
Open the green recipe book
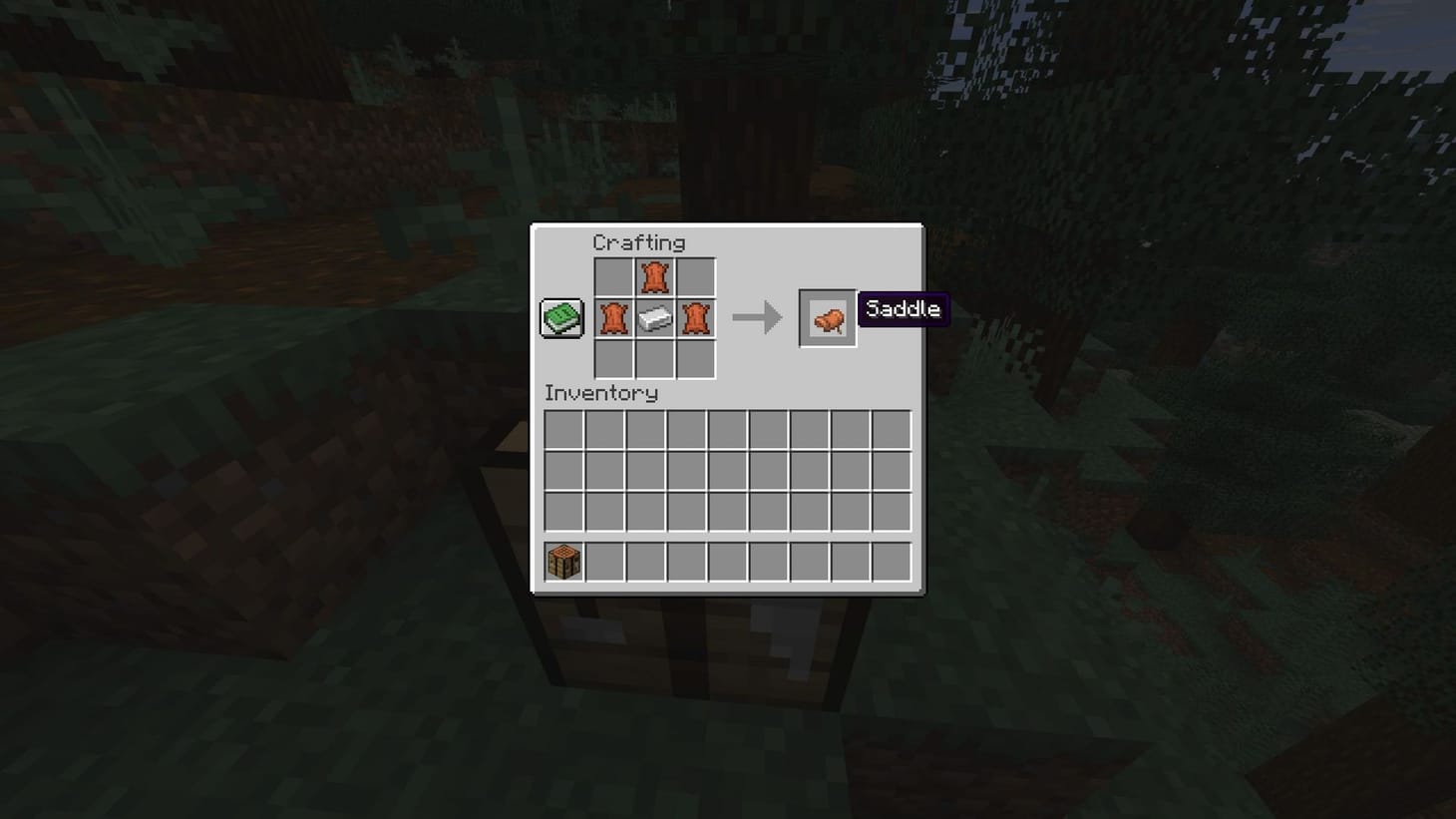tap(560, 317)
